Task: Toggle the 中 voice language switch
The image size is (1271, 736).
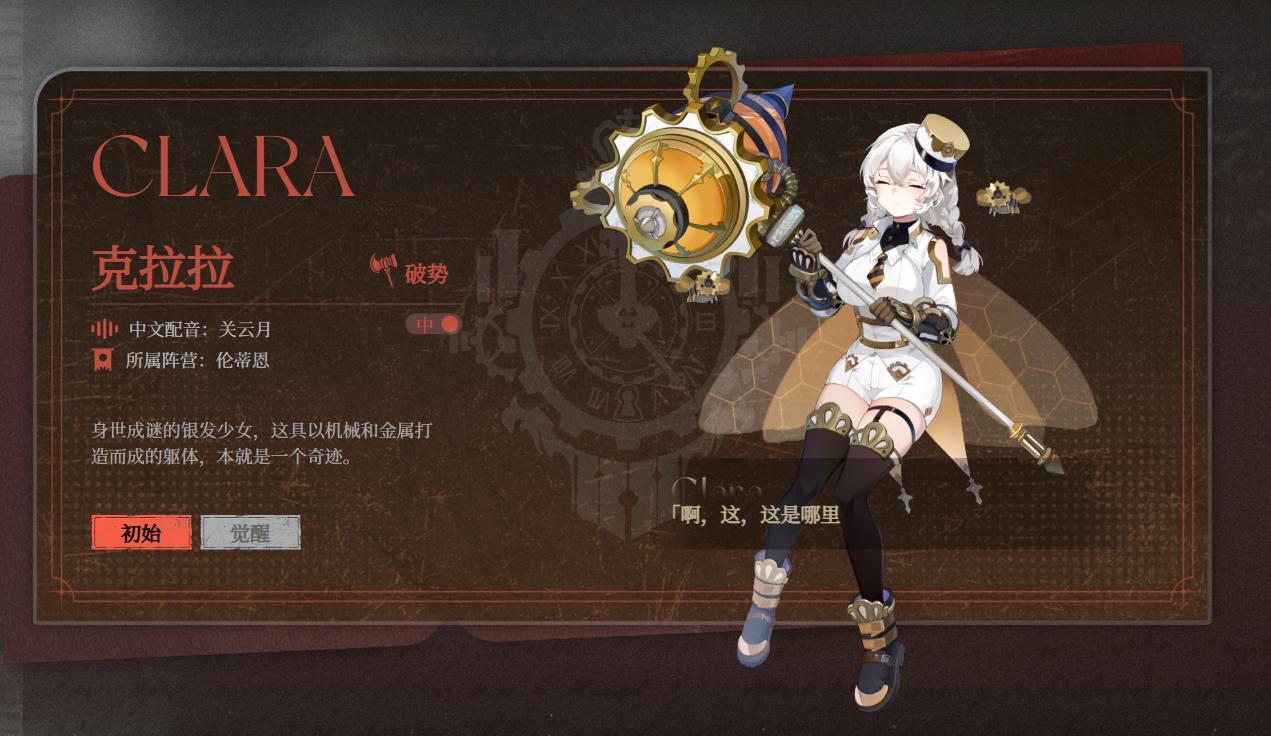Action: [x=434, y=324]
